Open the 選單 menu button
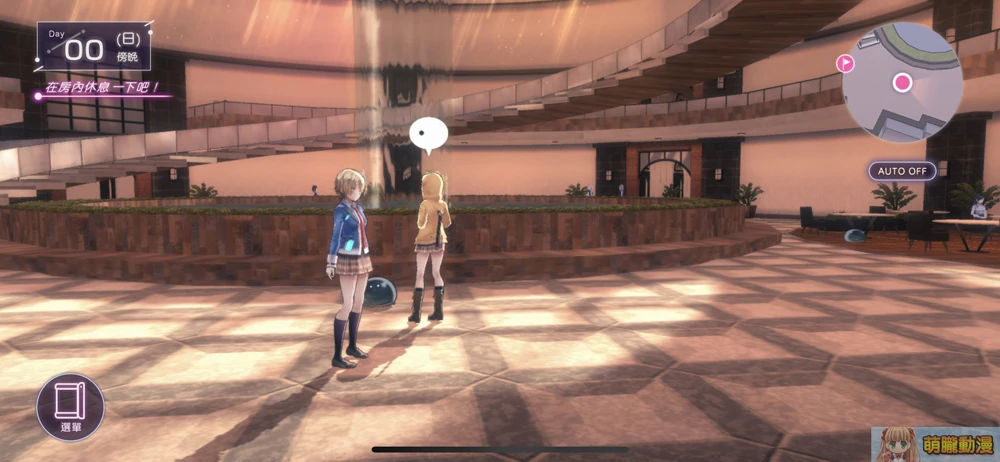Image resolution: width=1000 pixels, height=462 pixels. click(x=70, y=408)
